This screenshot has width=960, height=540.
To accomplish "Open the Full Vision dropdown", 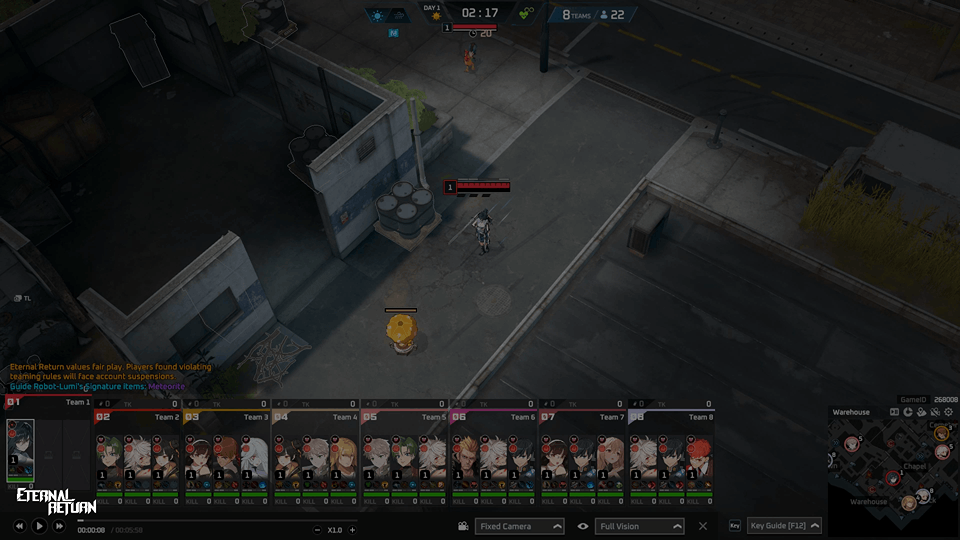I will tap(640, 526).
